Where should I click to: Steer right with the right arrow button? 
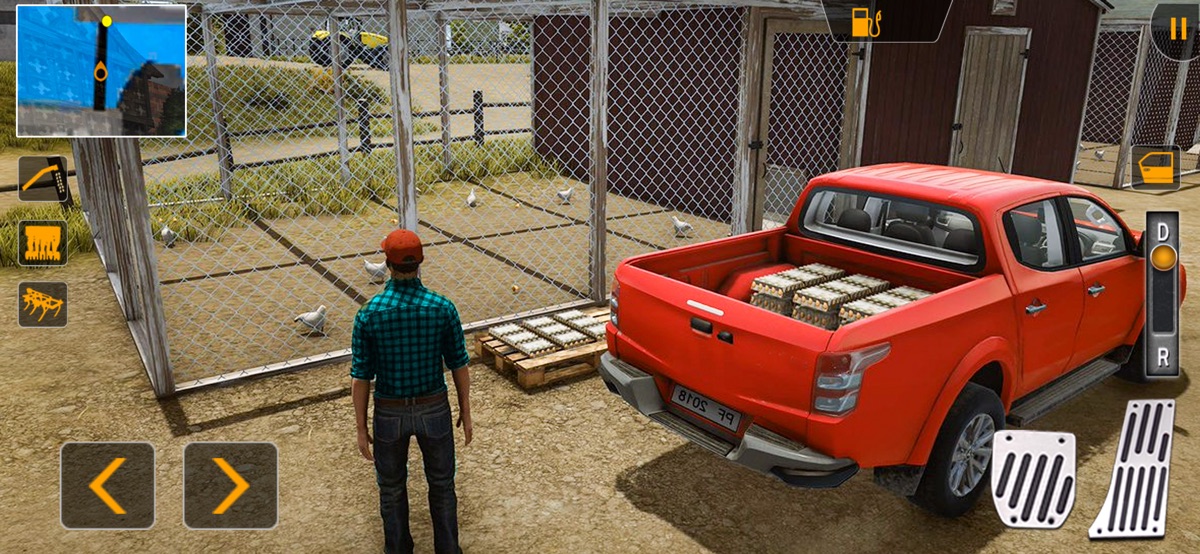[231, 486]
